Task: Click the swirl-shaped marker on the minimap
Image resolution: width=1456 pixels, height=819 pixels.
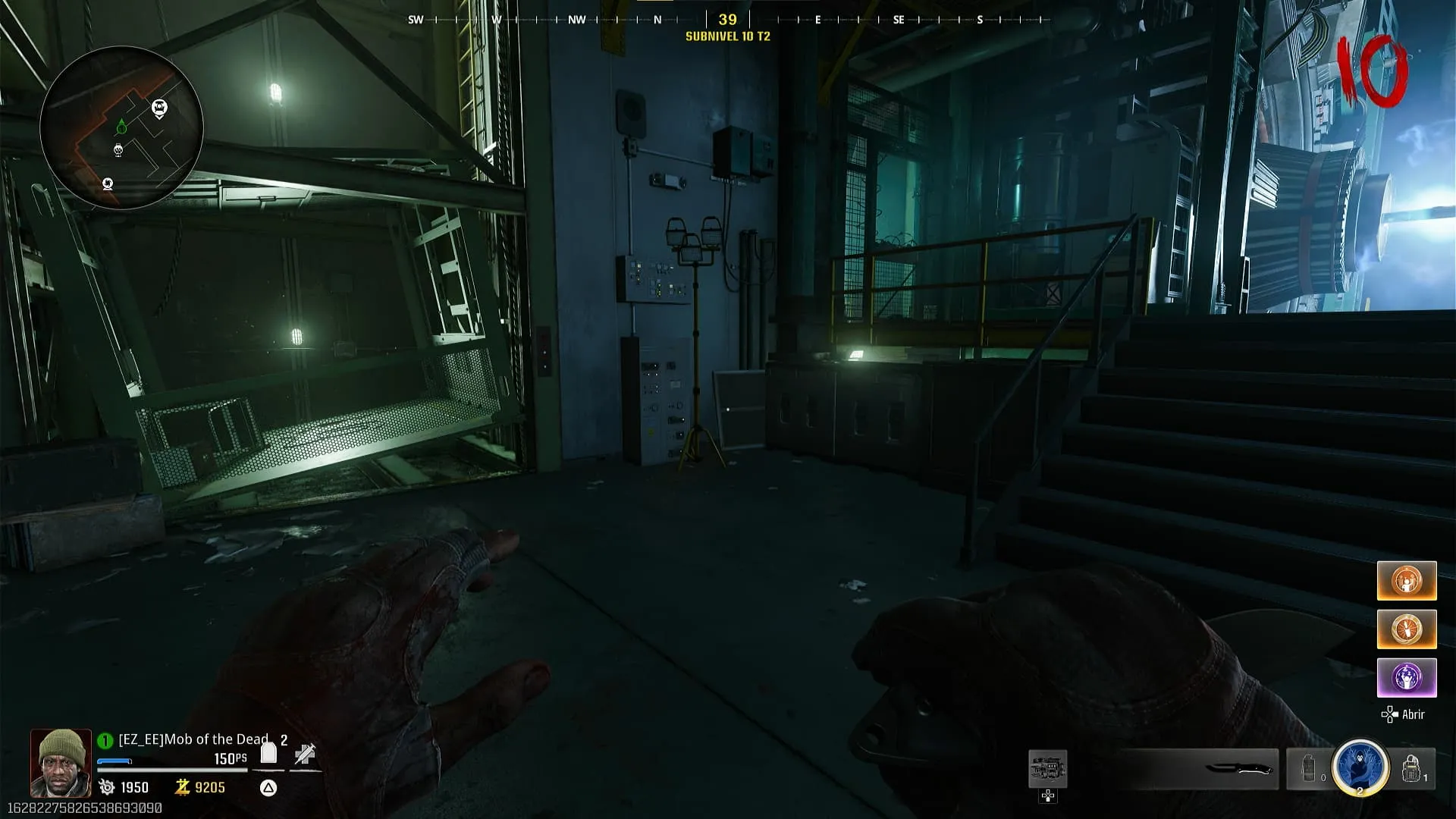Action: click(x=108, y=184)
